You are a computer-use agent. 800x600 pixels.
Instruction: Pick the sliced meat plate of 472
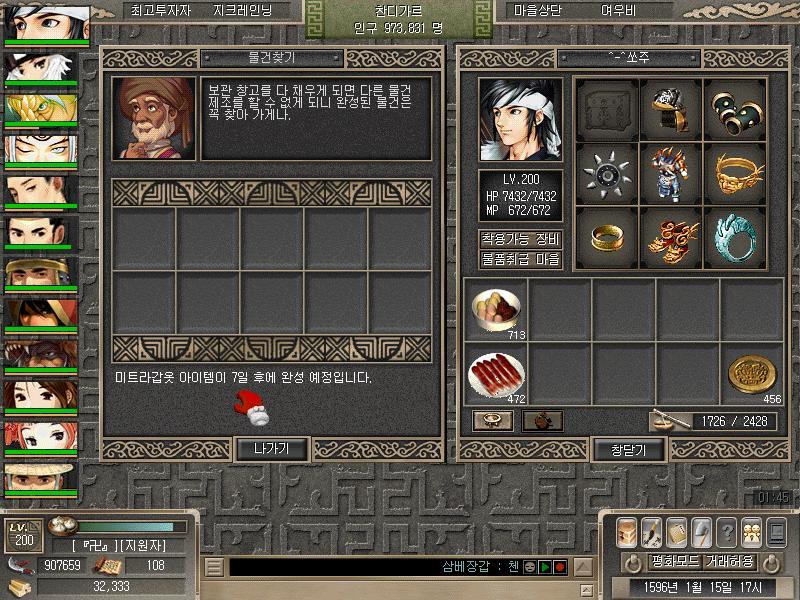pyautogui.click(x=496, y=374)
